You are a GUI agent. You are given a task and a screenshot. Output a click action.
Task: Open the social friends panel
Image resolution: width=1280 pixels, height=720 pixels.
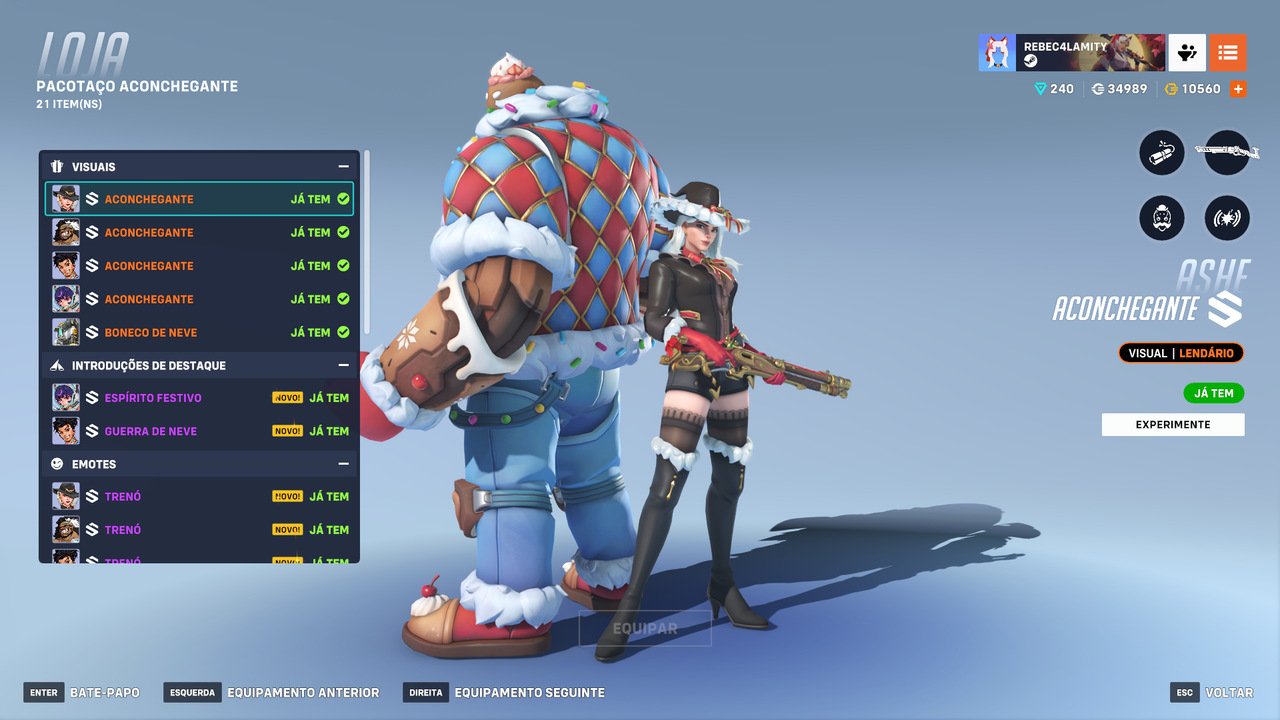click(1187, 53)
